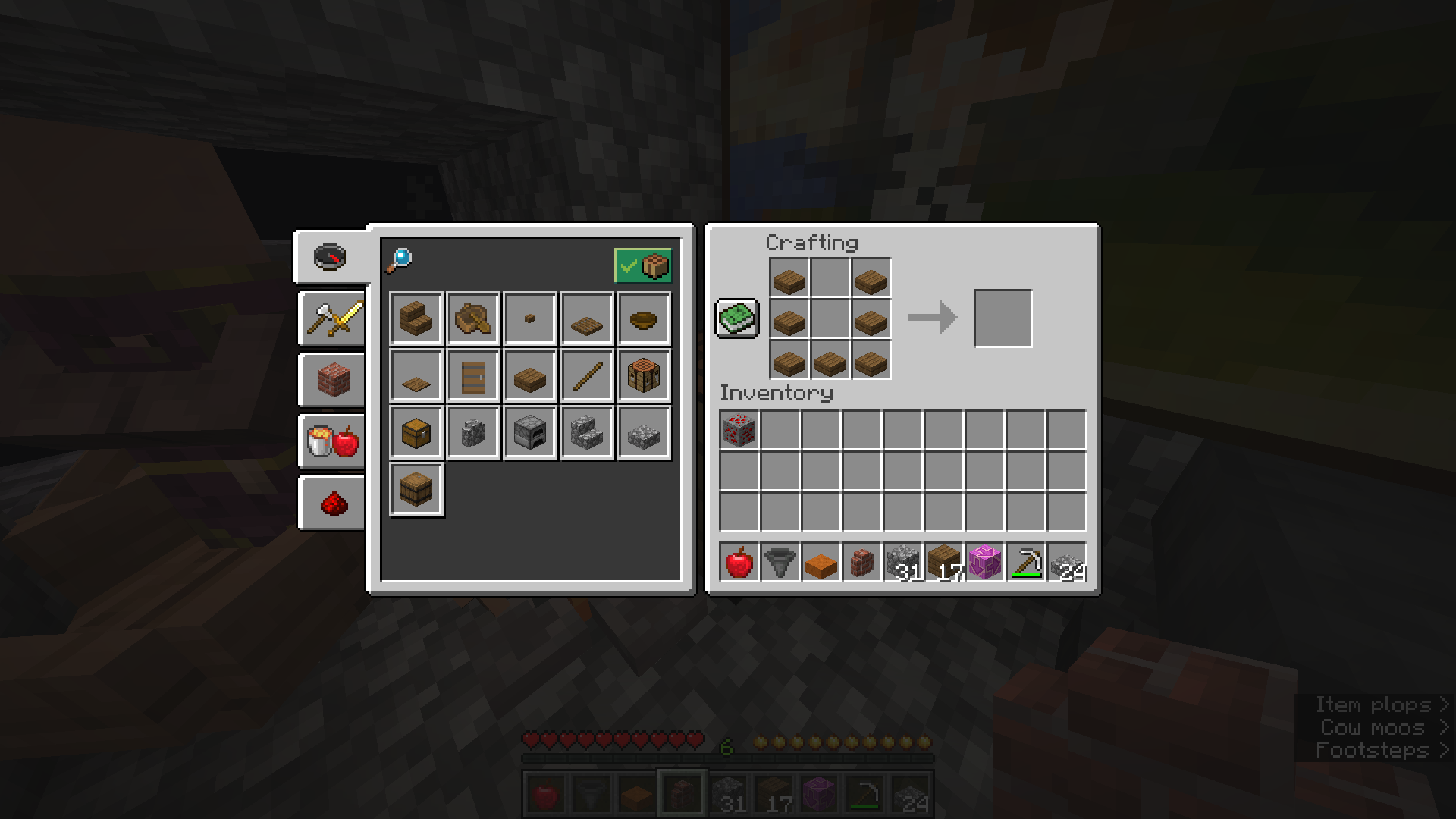Select the wooden boat recipe
1456x819 pixels.
tap(473, 318)
